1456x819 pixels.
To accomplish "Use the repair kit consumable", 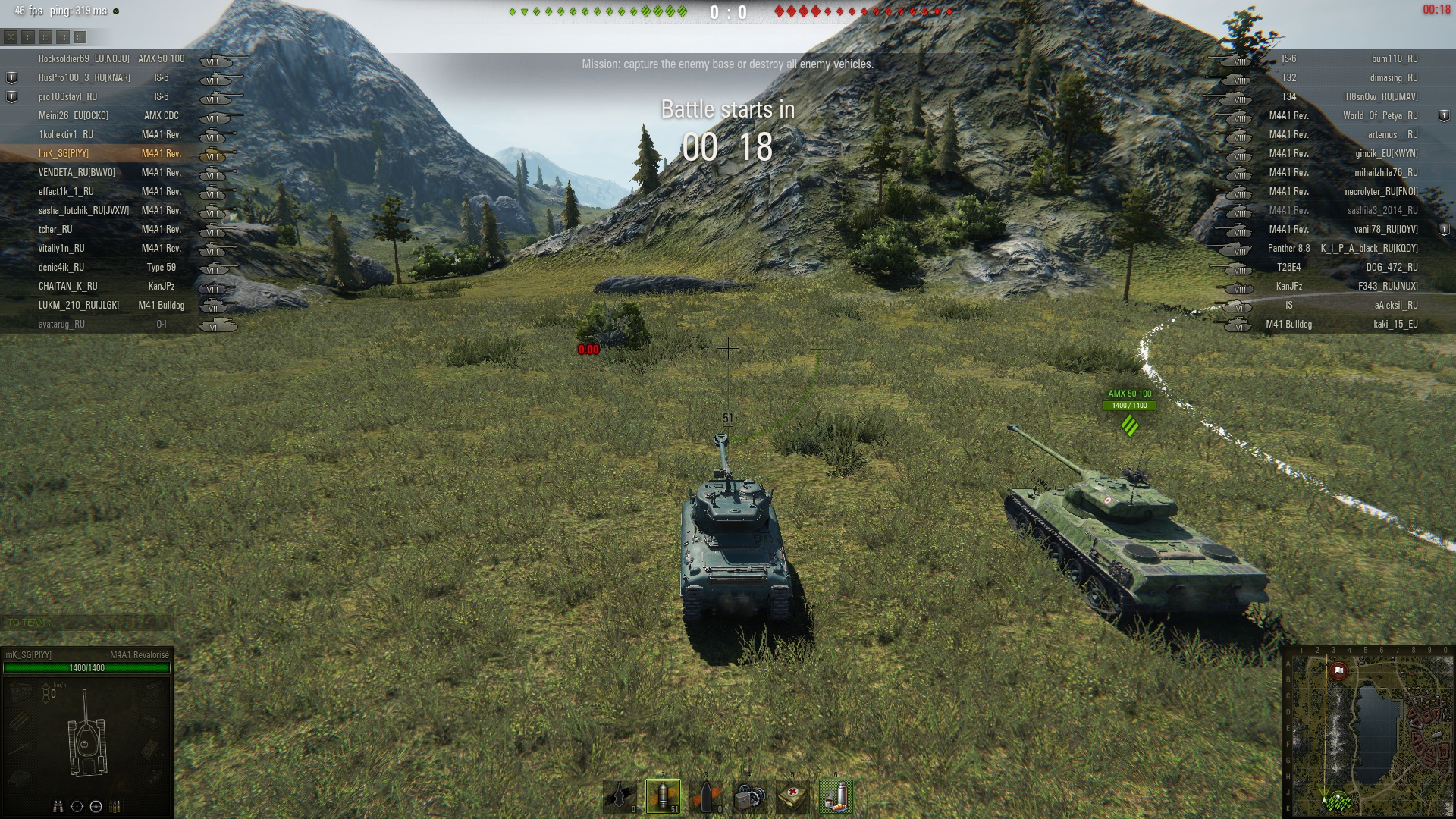I will tap(749, 796).
